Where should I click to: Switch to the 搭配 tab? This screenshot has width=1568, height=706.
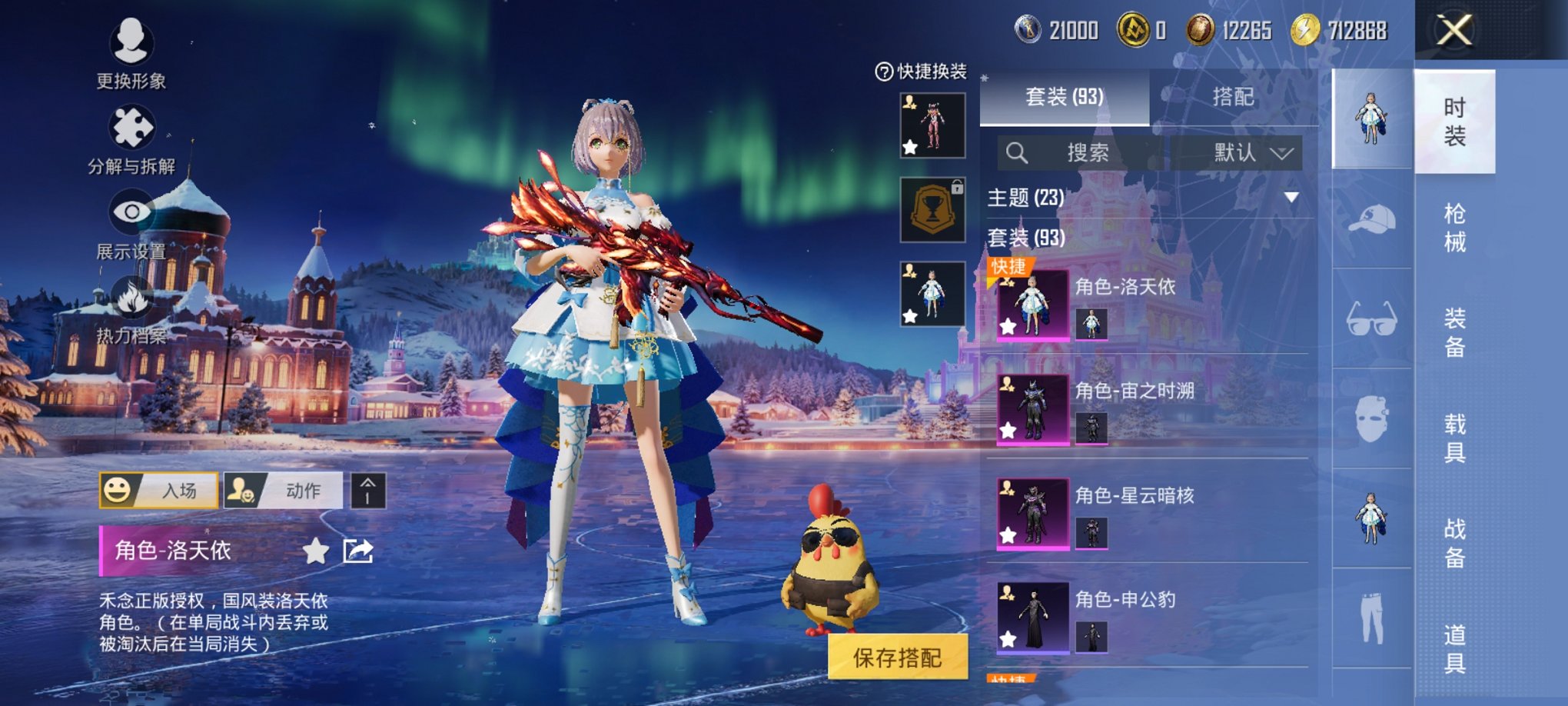tap(1233, 97)
